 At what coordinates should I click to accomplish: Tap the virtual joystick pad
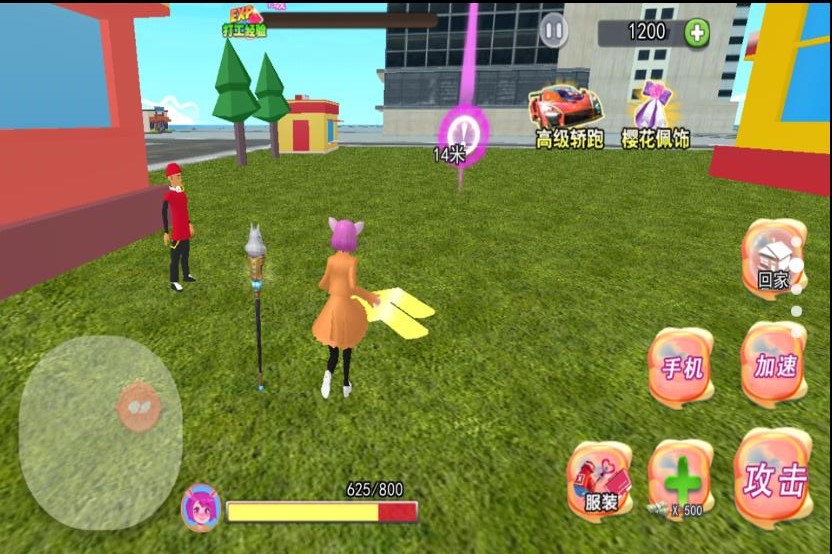click(x=101, y=431)
